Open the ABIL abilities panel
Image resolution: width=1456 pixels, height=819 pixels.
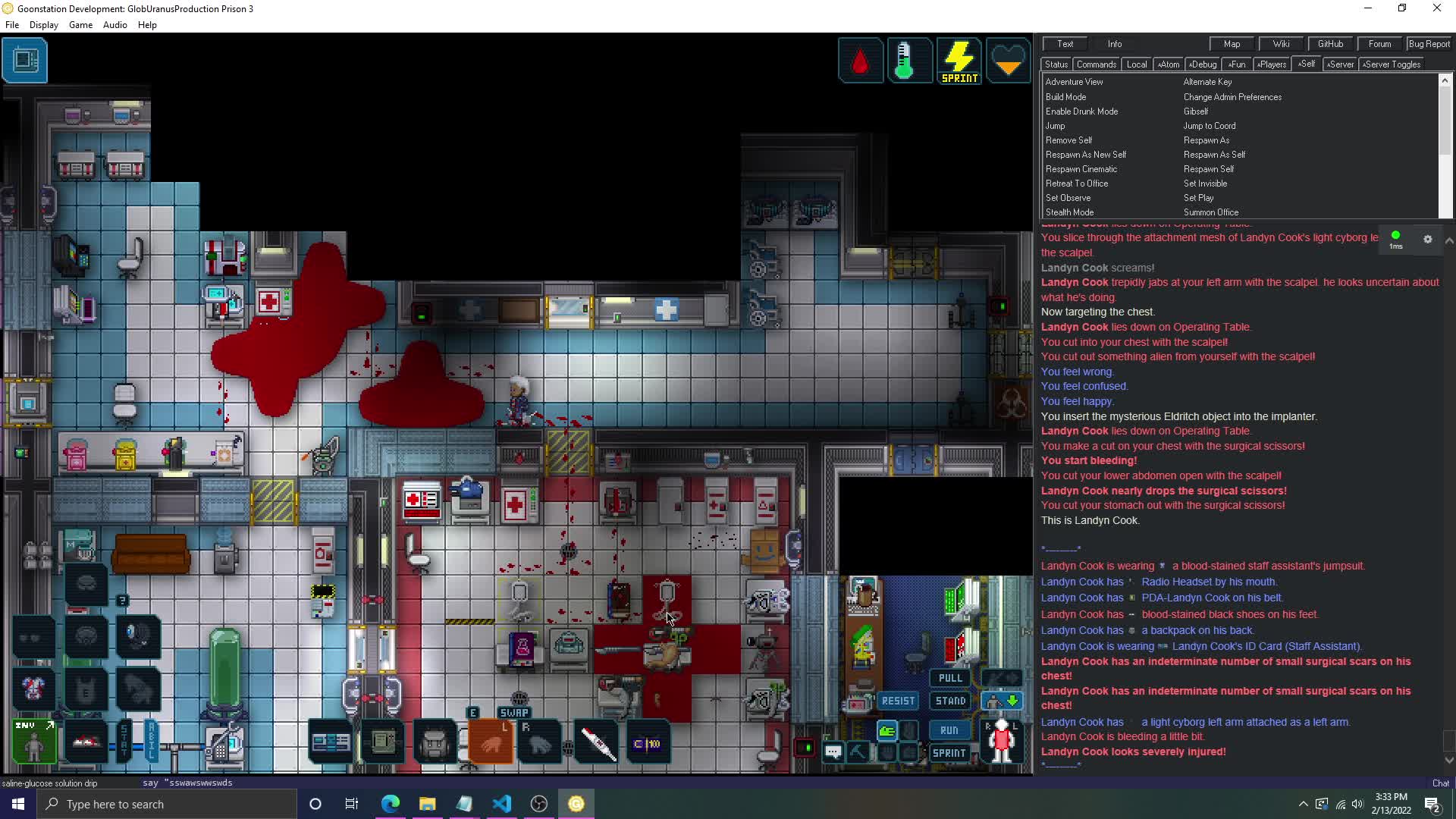[x=151, y=740]
